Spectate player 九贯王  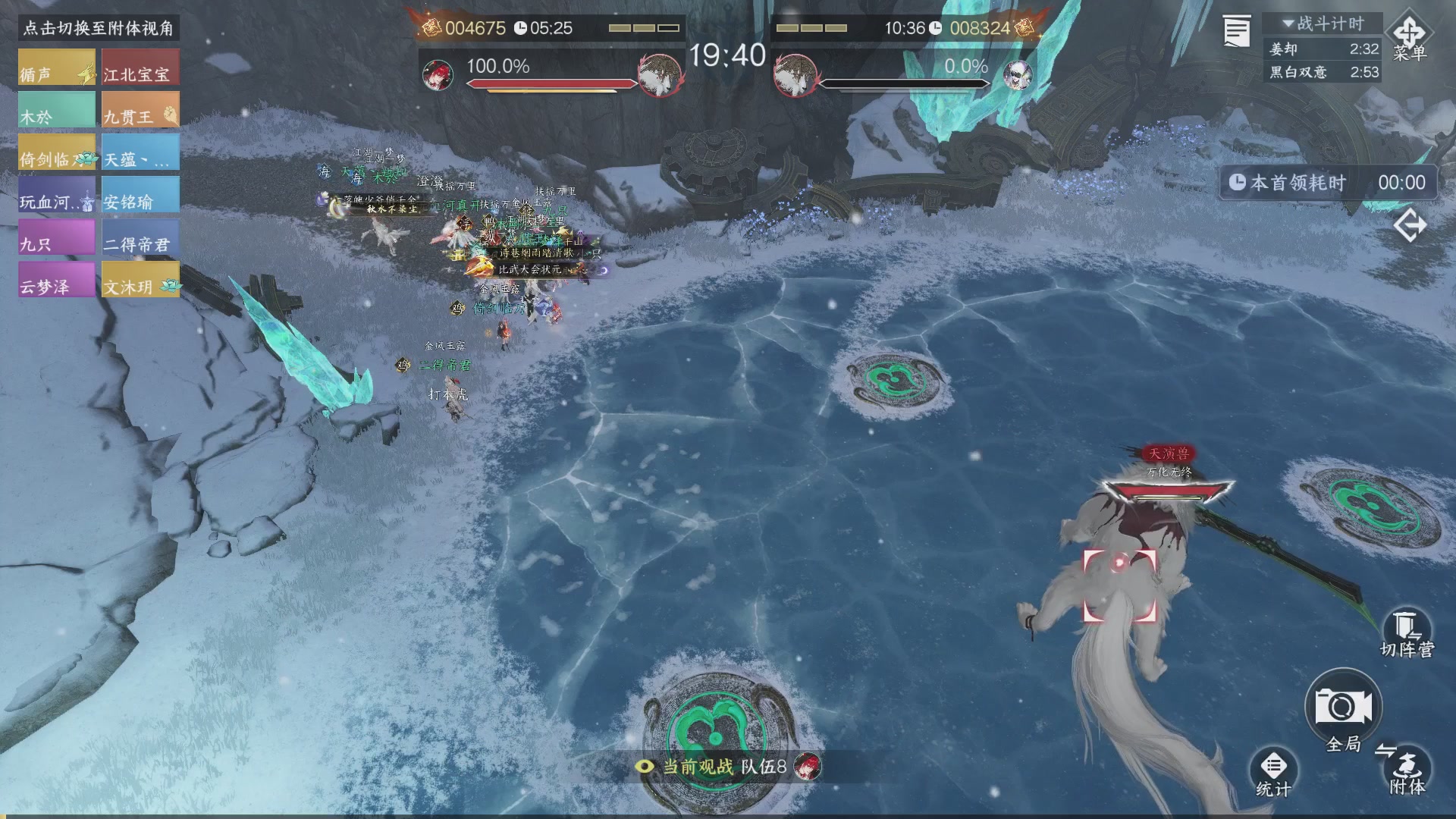(140, 111)
